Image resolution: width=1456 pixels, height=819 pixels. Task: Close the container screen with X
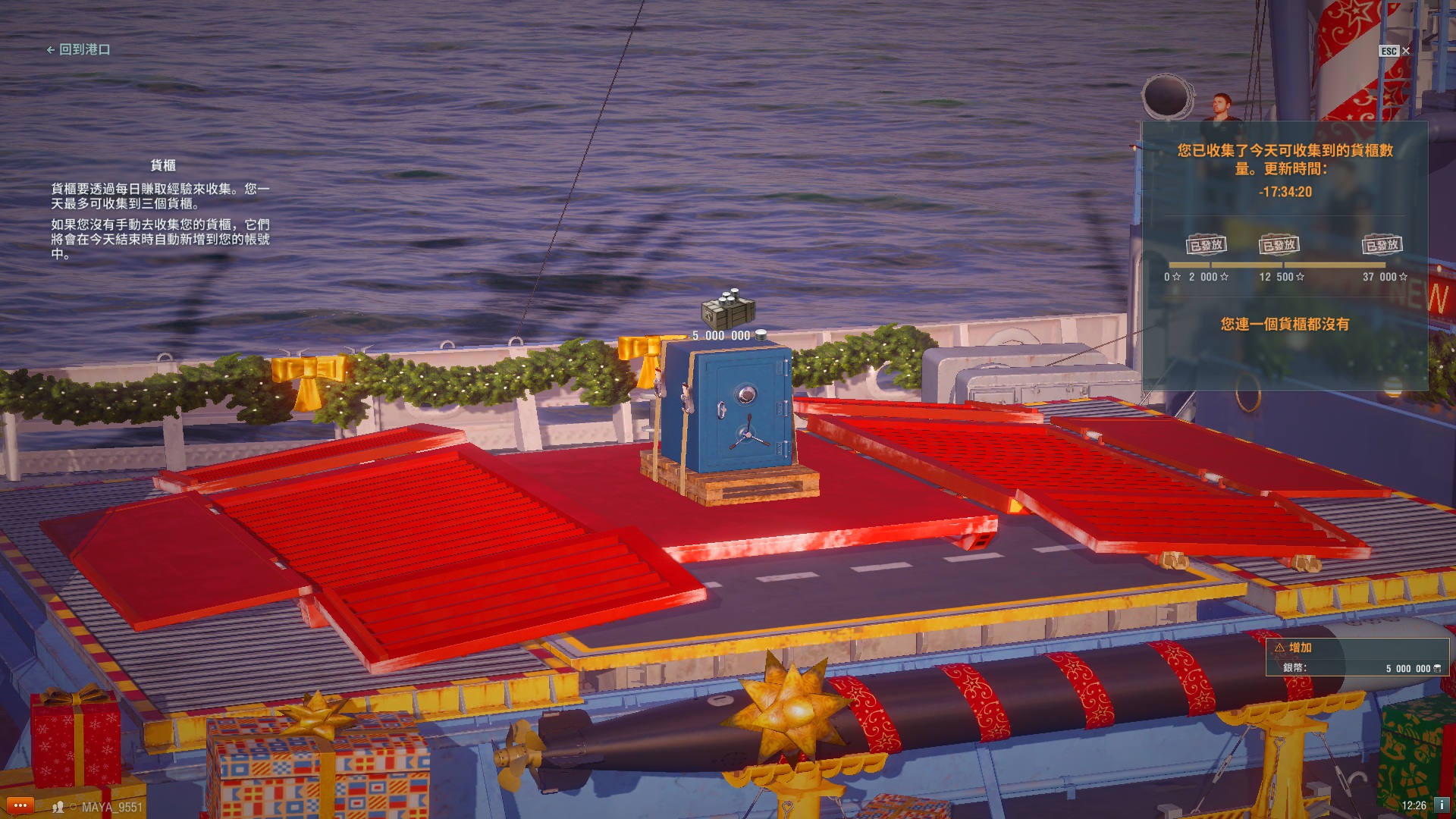(1406, 51)
